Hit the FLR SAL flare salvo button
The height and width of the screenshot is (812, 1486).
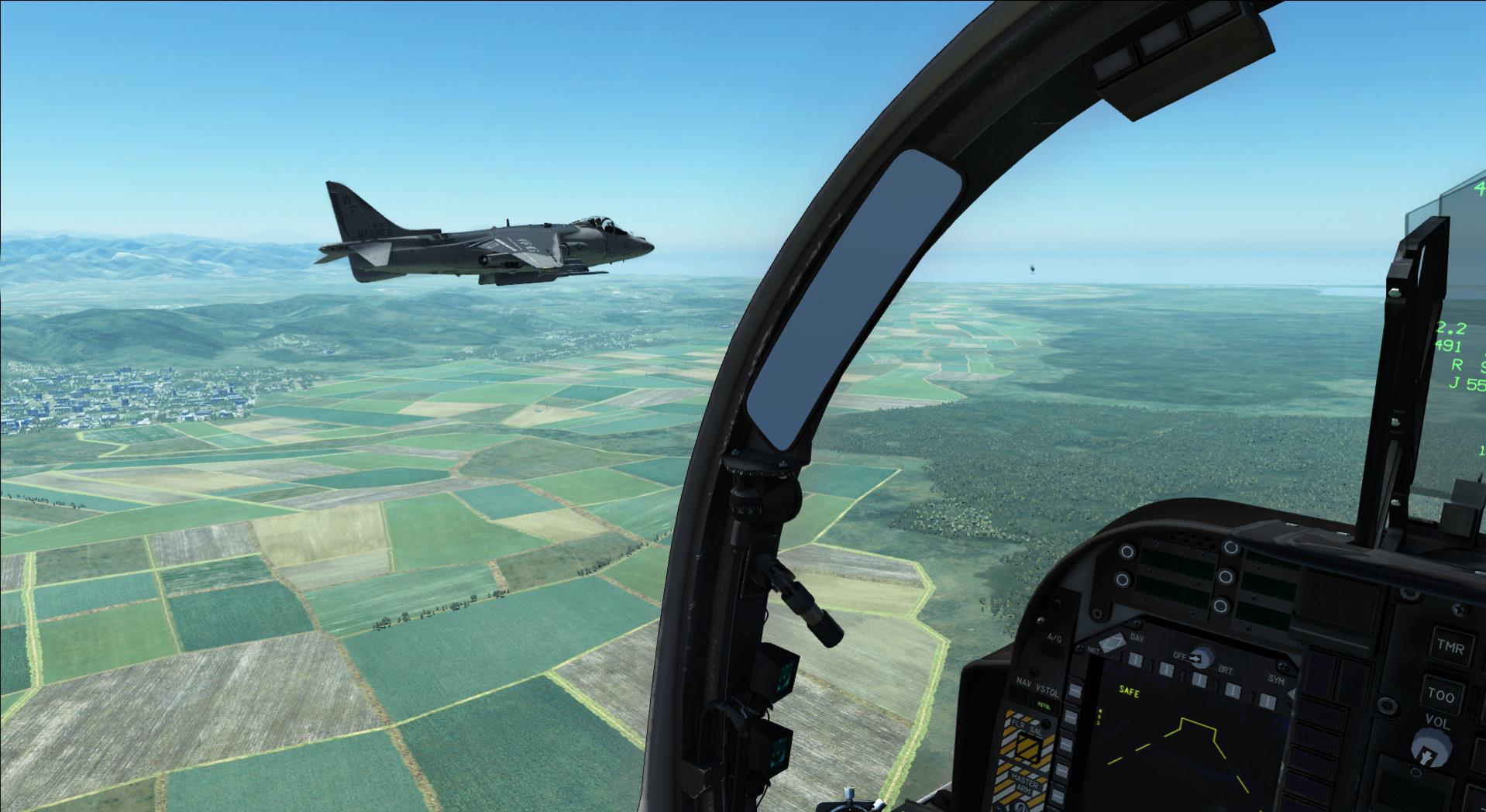click(x=1027, y=745)
